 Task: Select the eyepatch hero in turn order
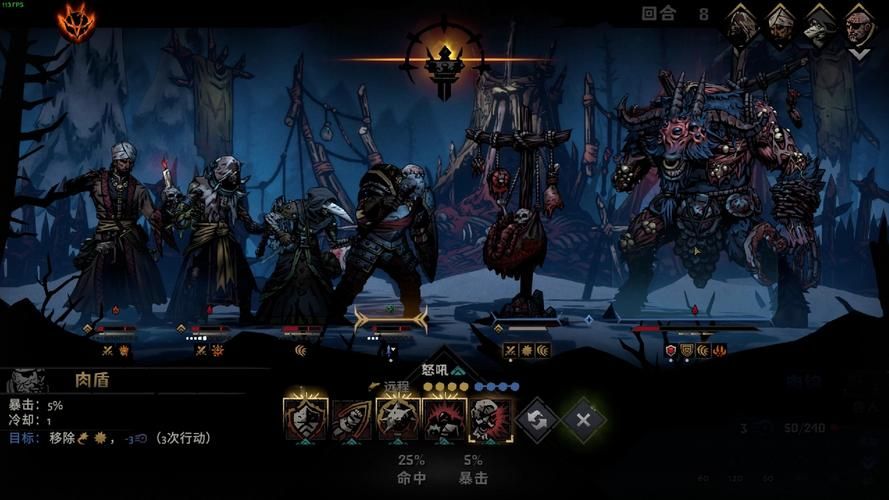pyautogui.click(x=859, y=27)
